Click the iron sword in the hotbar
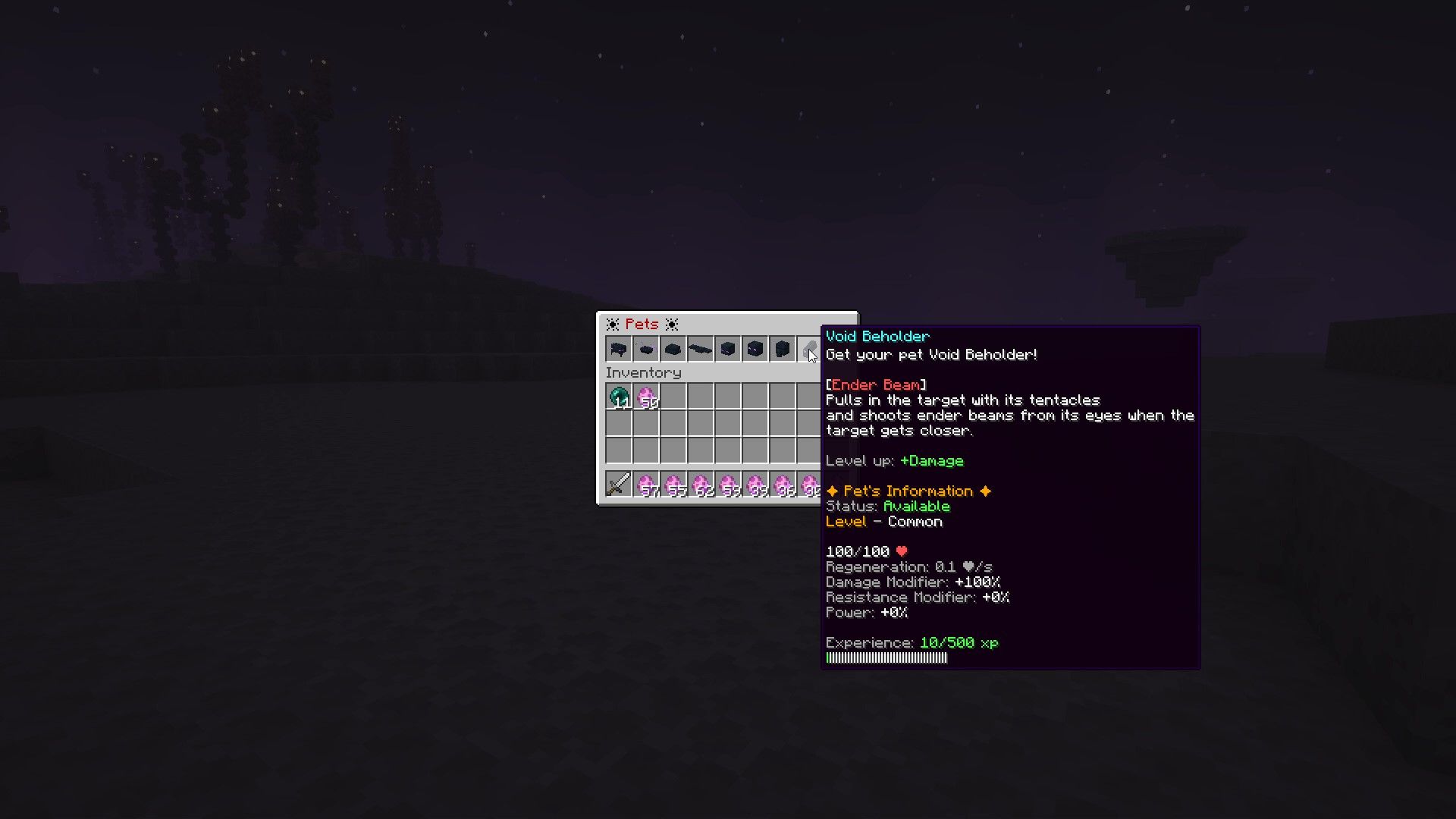Image resolution: width=1456 pixels, height=819 pixels. pos(618,484)
